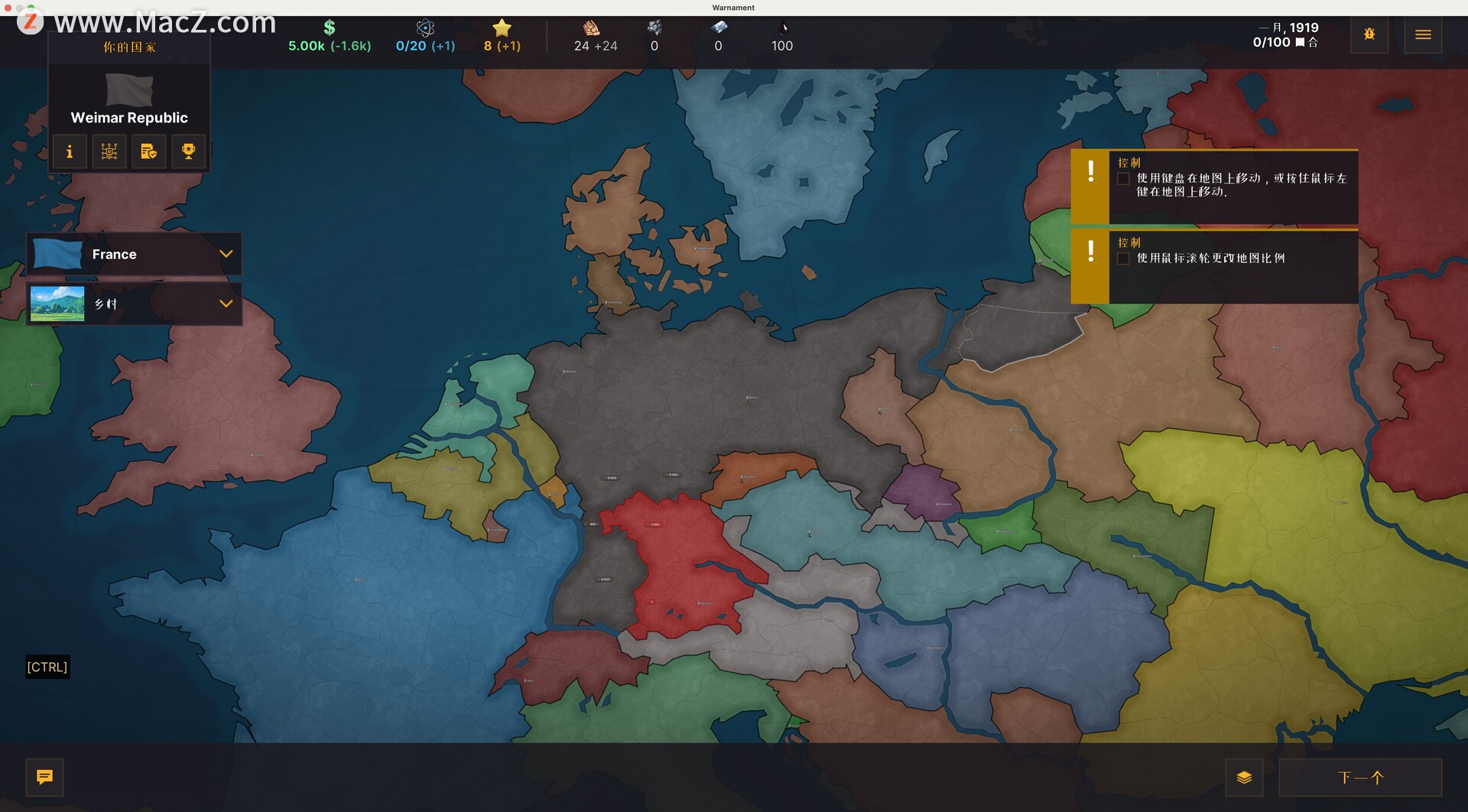Open the hamburger main menu

tap(1423, 35)
